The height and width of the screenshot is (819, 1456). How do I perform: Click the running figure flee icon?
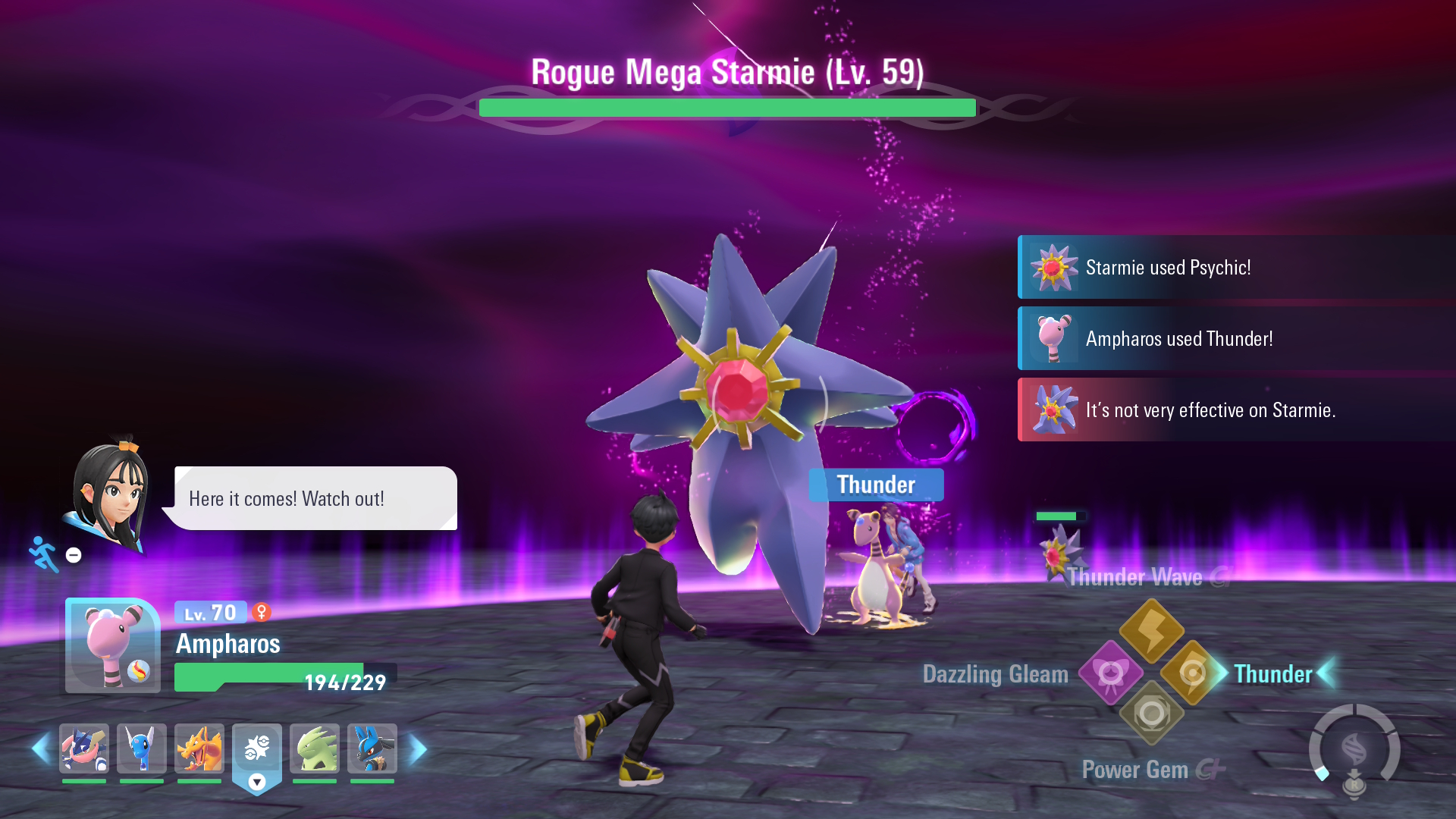click(x=44, y=554)
